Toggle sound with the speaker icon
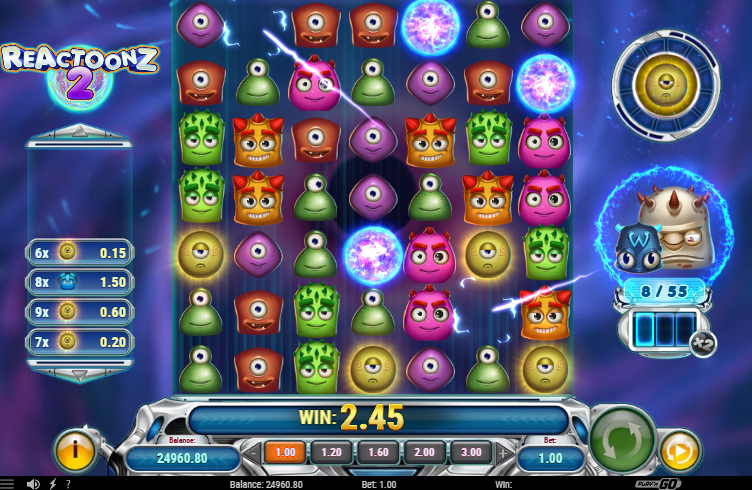The width and height of the screenshot is (752, 490). (x=33, y=484)
